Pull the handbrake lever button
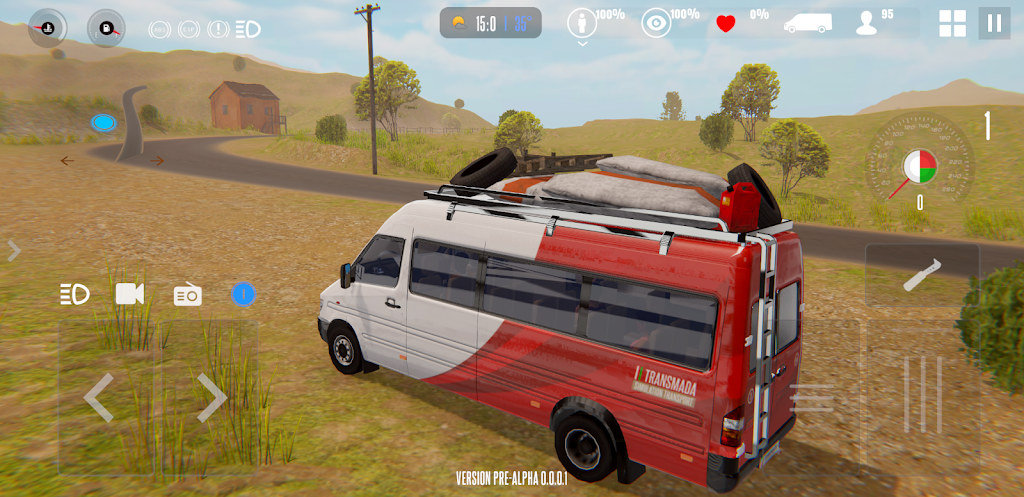The width and height of the screenshot is (1024, 497). pos(922,275)
